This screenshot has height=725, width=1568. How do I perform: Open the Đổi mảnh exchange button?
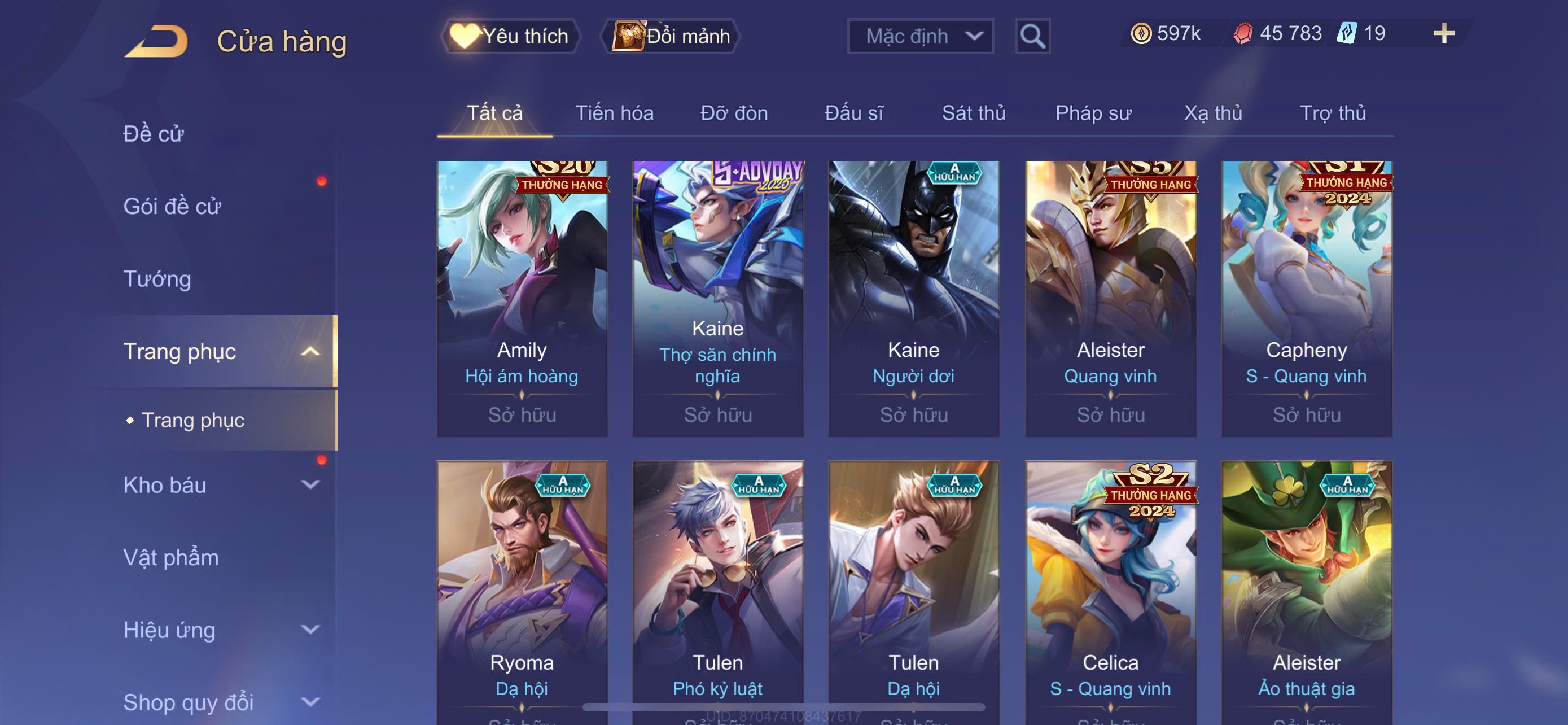pyautogui.click(x=671, y=37)
